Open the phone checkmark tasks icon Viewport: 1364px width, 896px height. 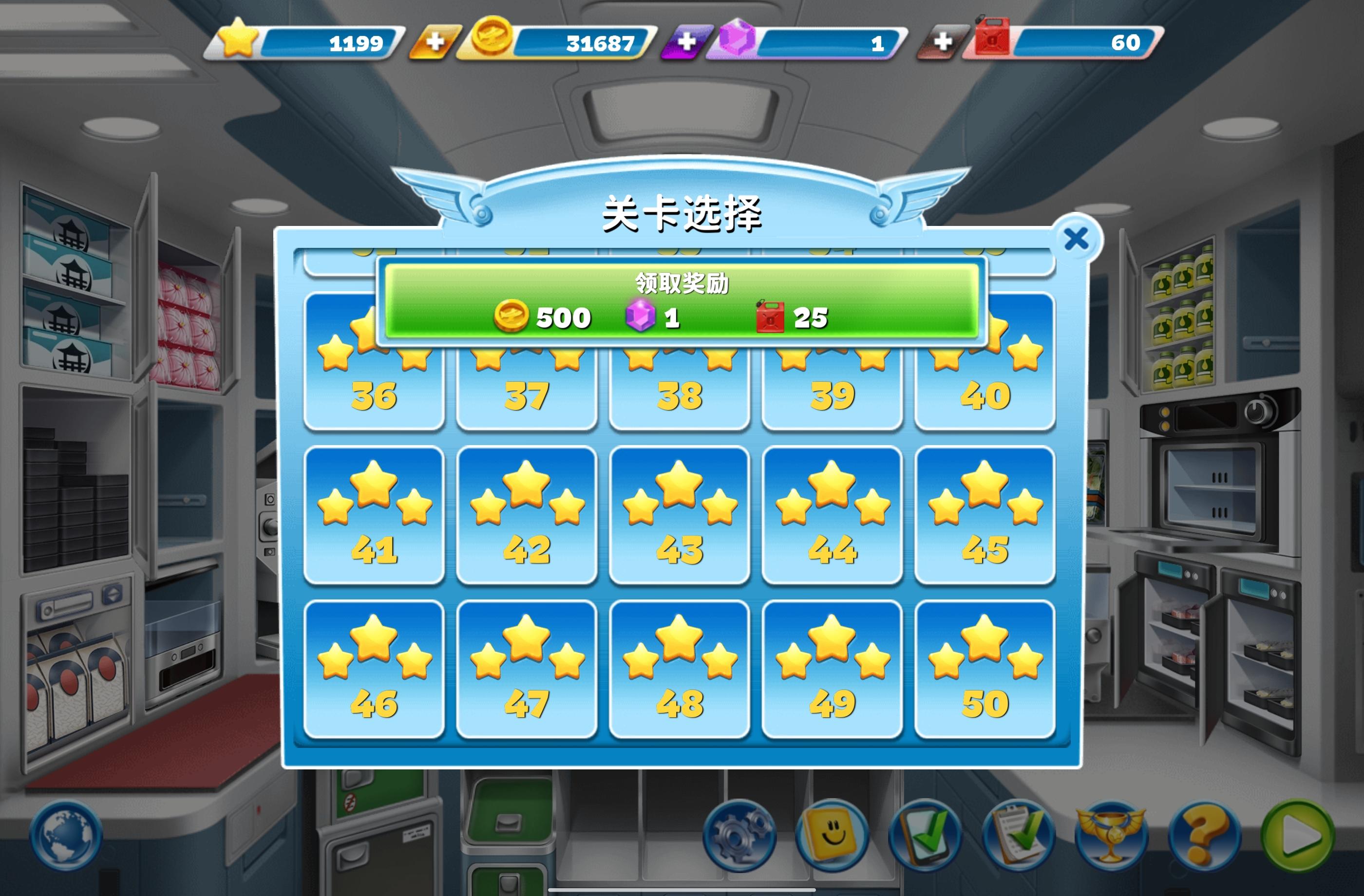pyautogui.click(x=928, y=836)
